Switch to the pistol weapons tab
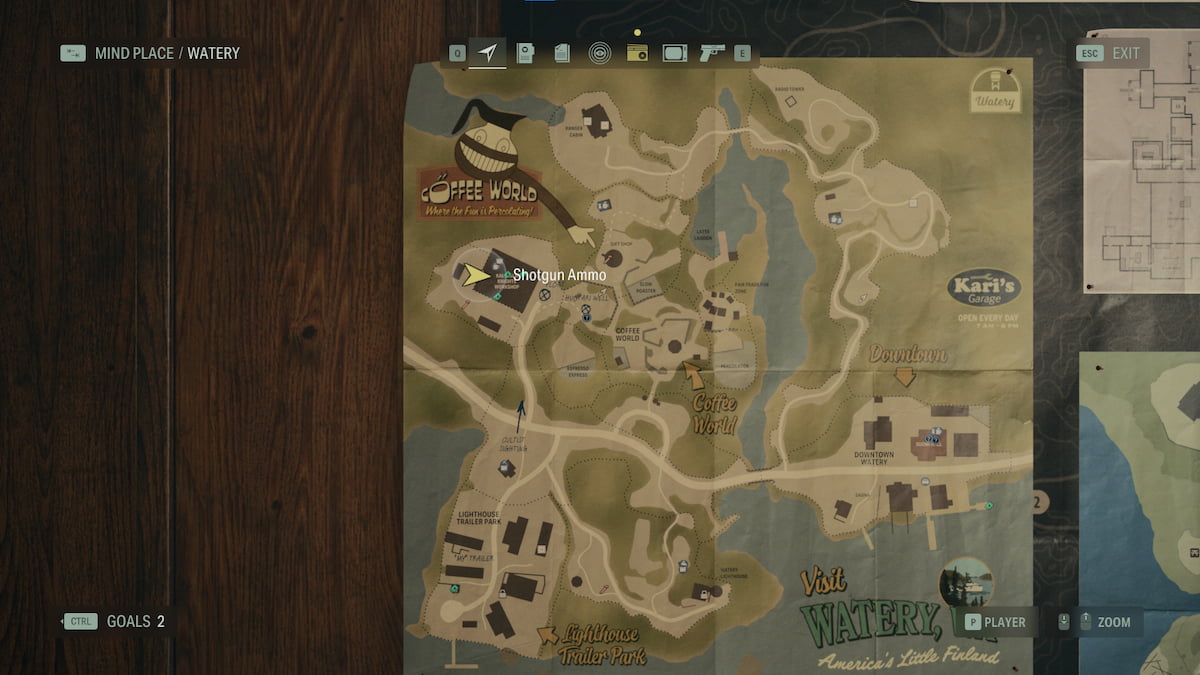This screenshot has height=675, width=1200. [712, 53]
